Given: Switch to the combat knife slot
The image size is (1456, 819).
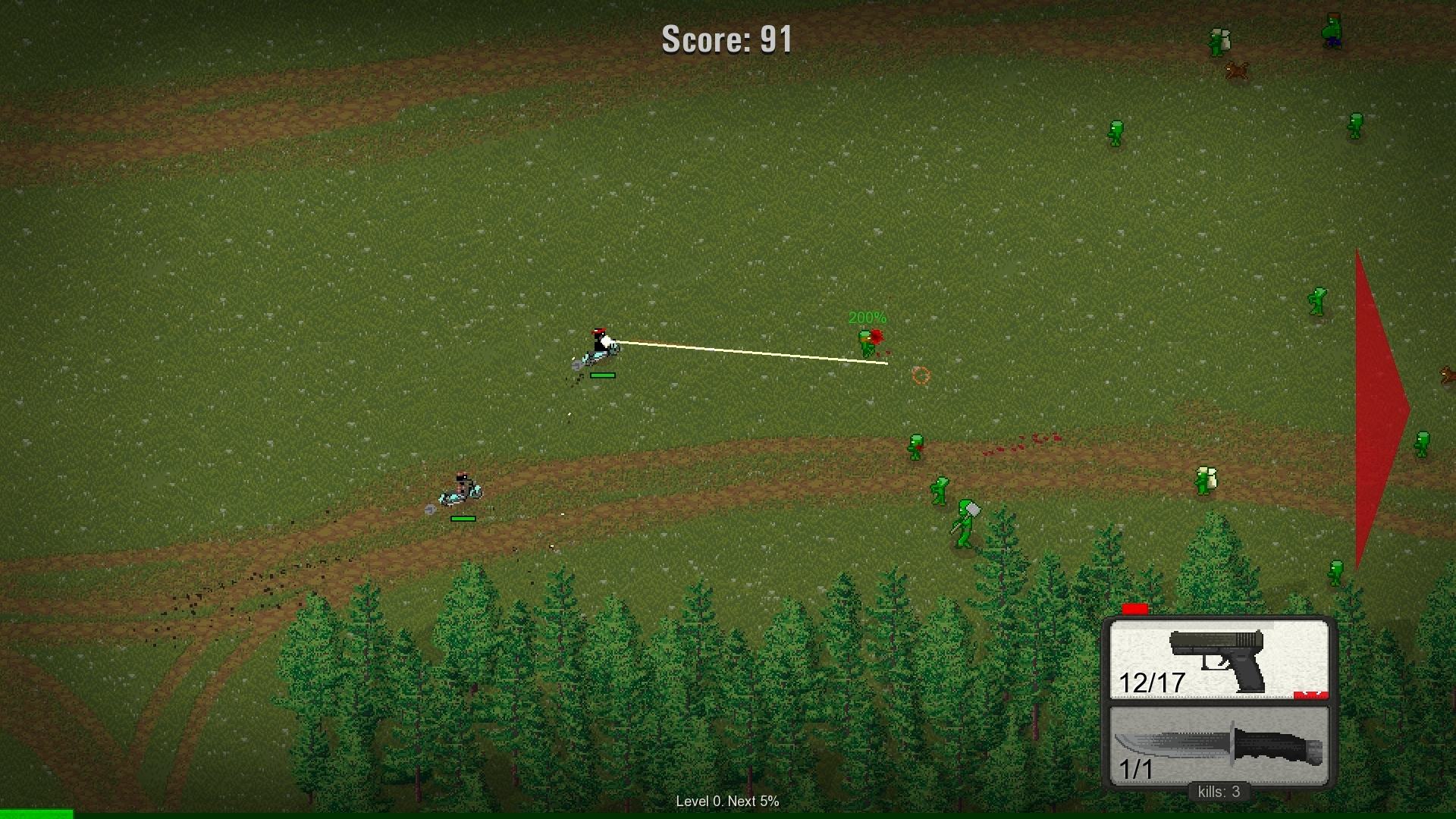Looking at the screenshot, I should [x=1219, y=746].
